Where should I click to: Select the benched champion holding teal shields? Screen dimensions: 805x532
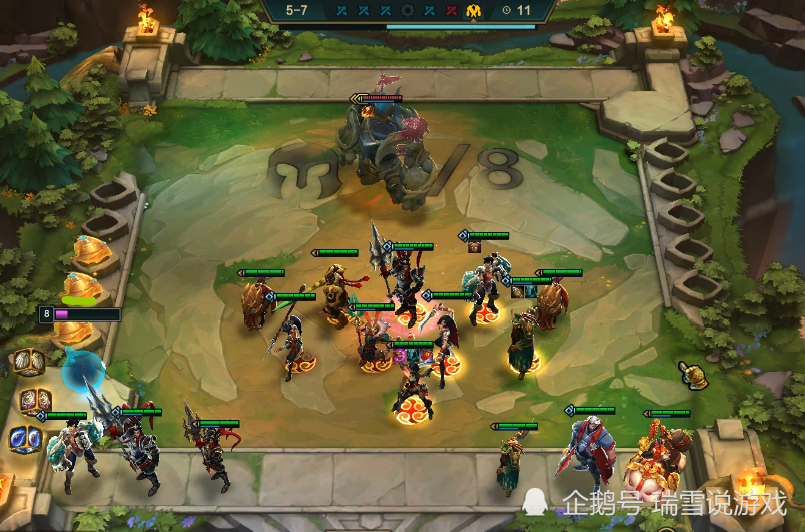76,453
